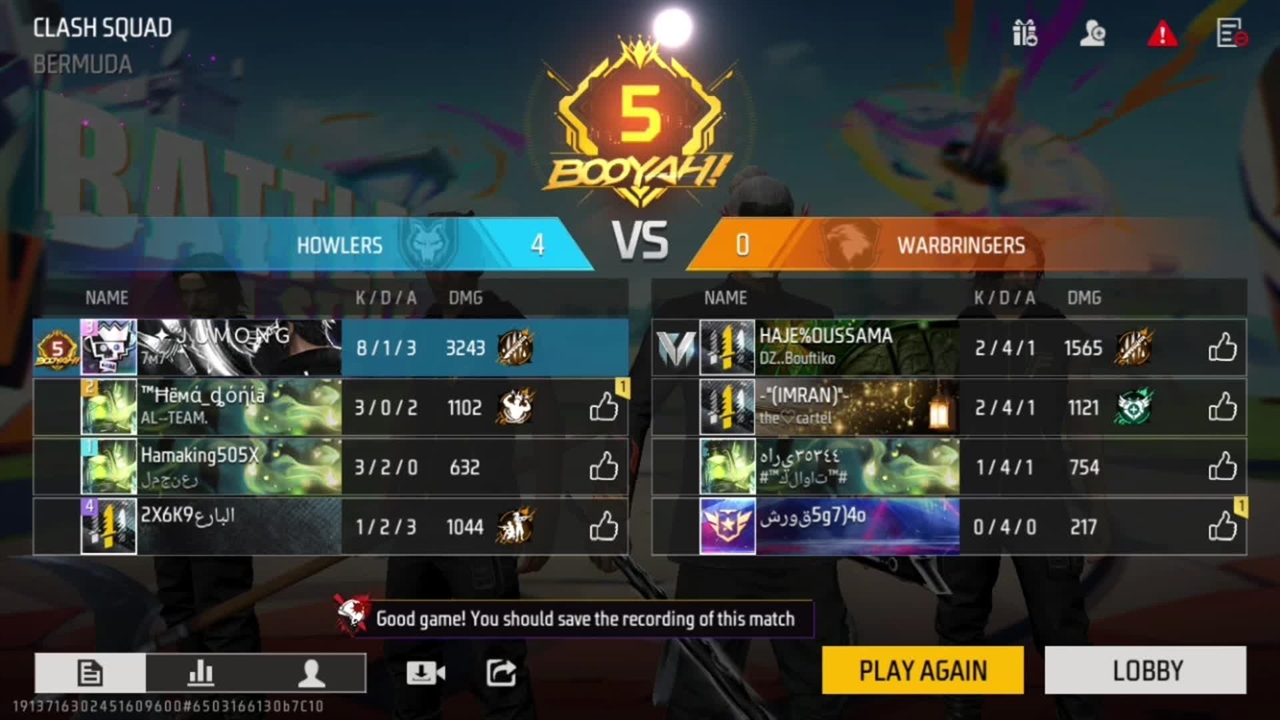Viewport: 1280px width, 720px height.
Task: Like the Howlers player with 1102 damage
Action: 603,408
